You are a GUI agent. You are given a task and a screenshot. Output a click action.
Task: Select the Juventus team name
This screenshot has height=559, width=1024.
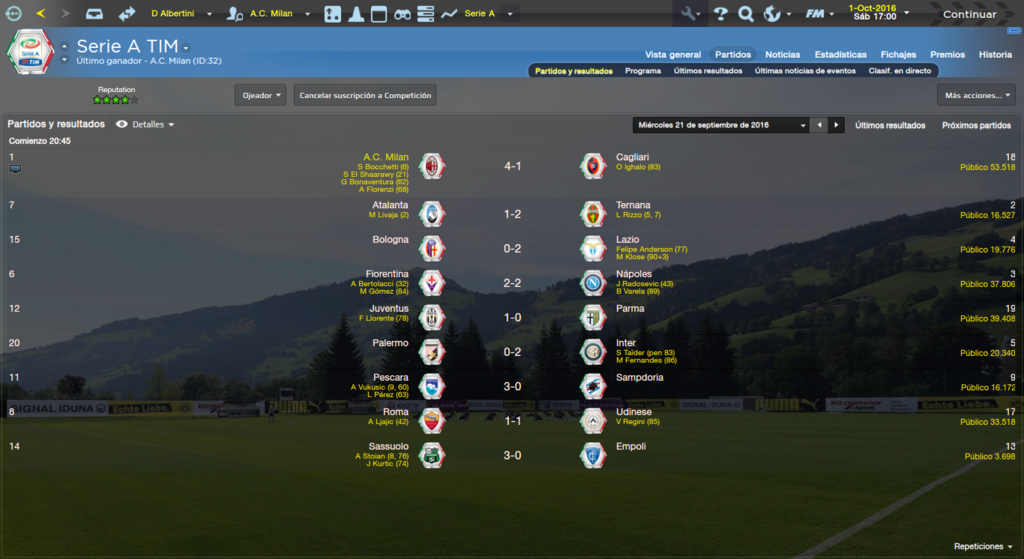389,309
